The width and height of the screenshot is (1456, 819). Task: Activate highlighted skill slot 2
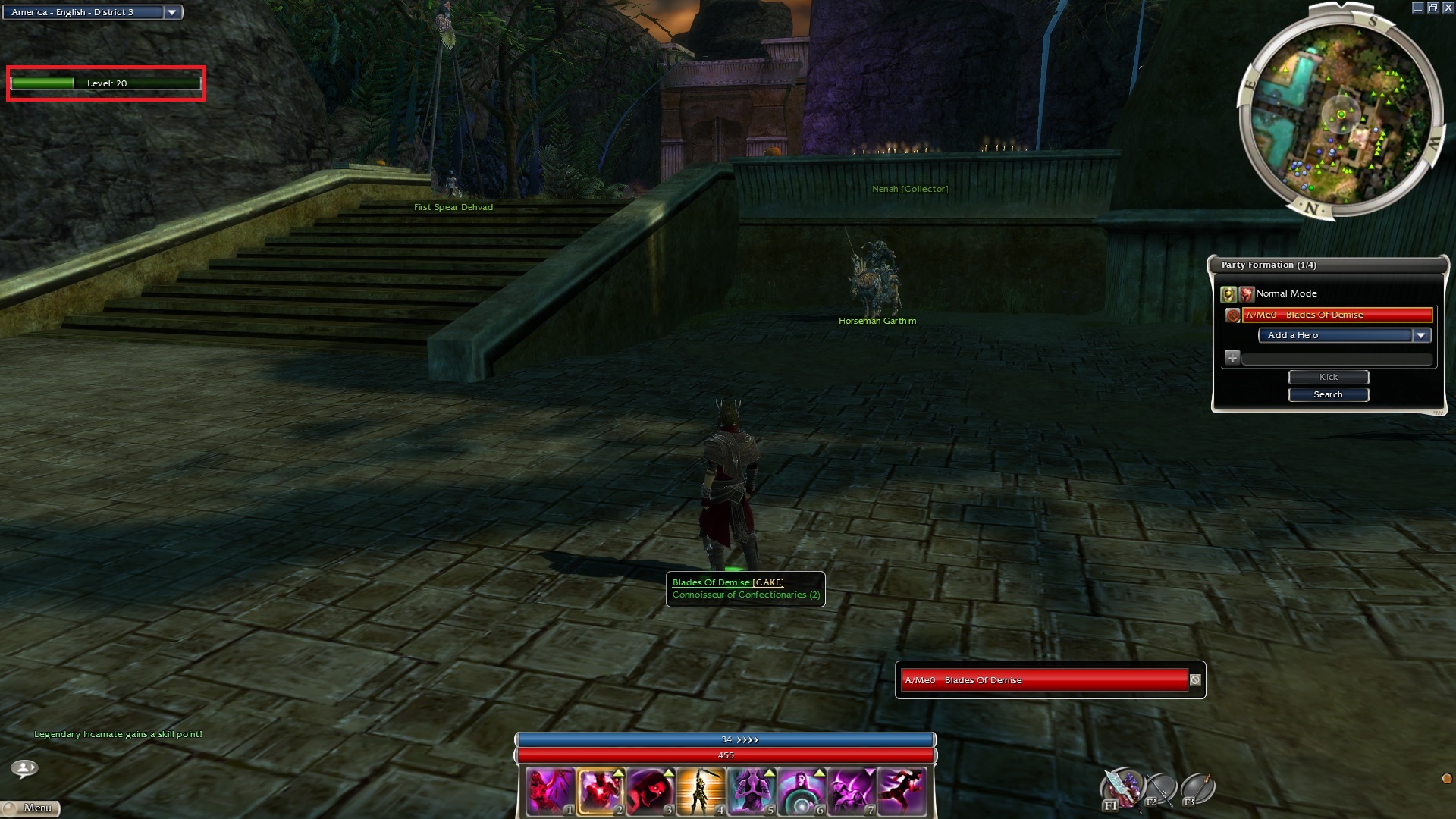[x=600, y=791]
